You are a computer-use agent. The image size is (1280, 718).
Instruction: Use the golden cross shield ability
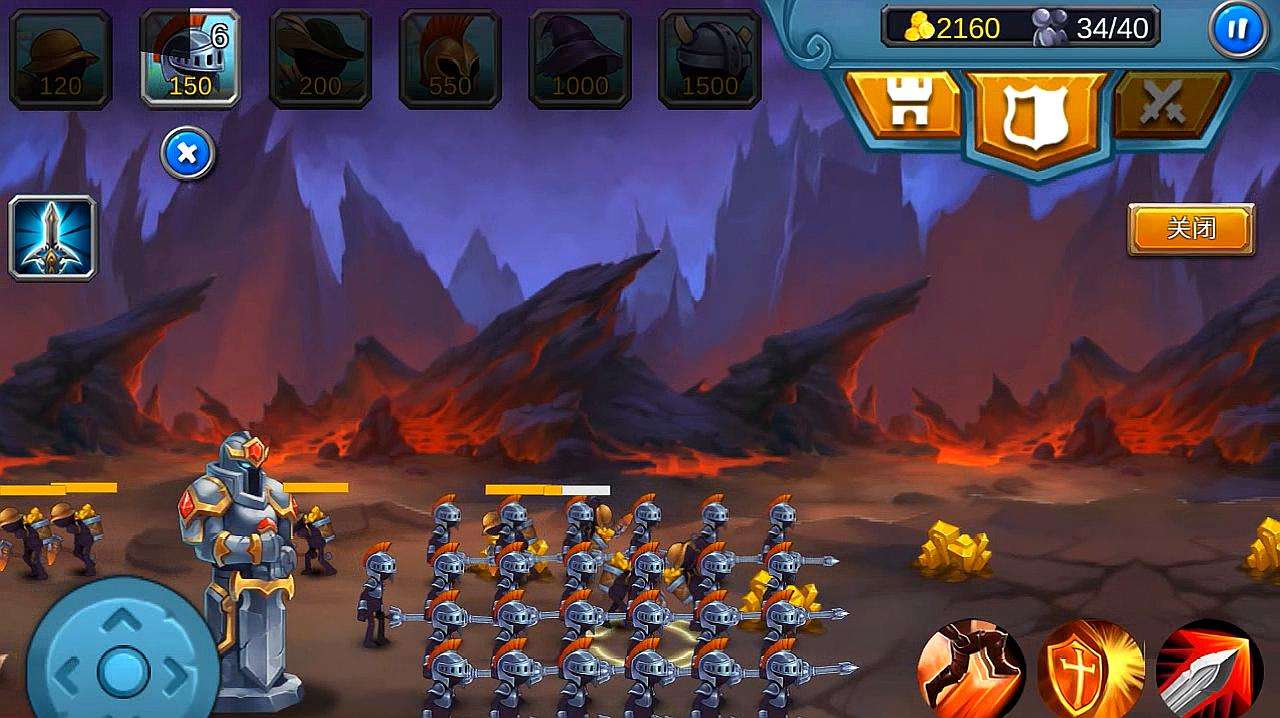1090,668
